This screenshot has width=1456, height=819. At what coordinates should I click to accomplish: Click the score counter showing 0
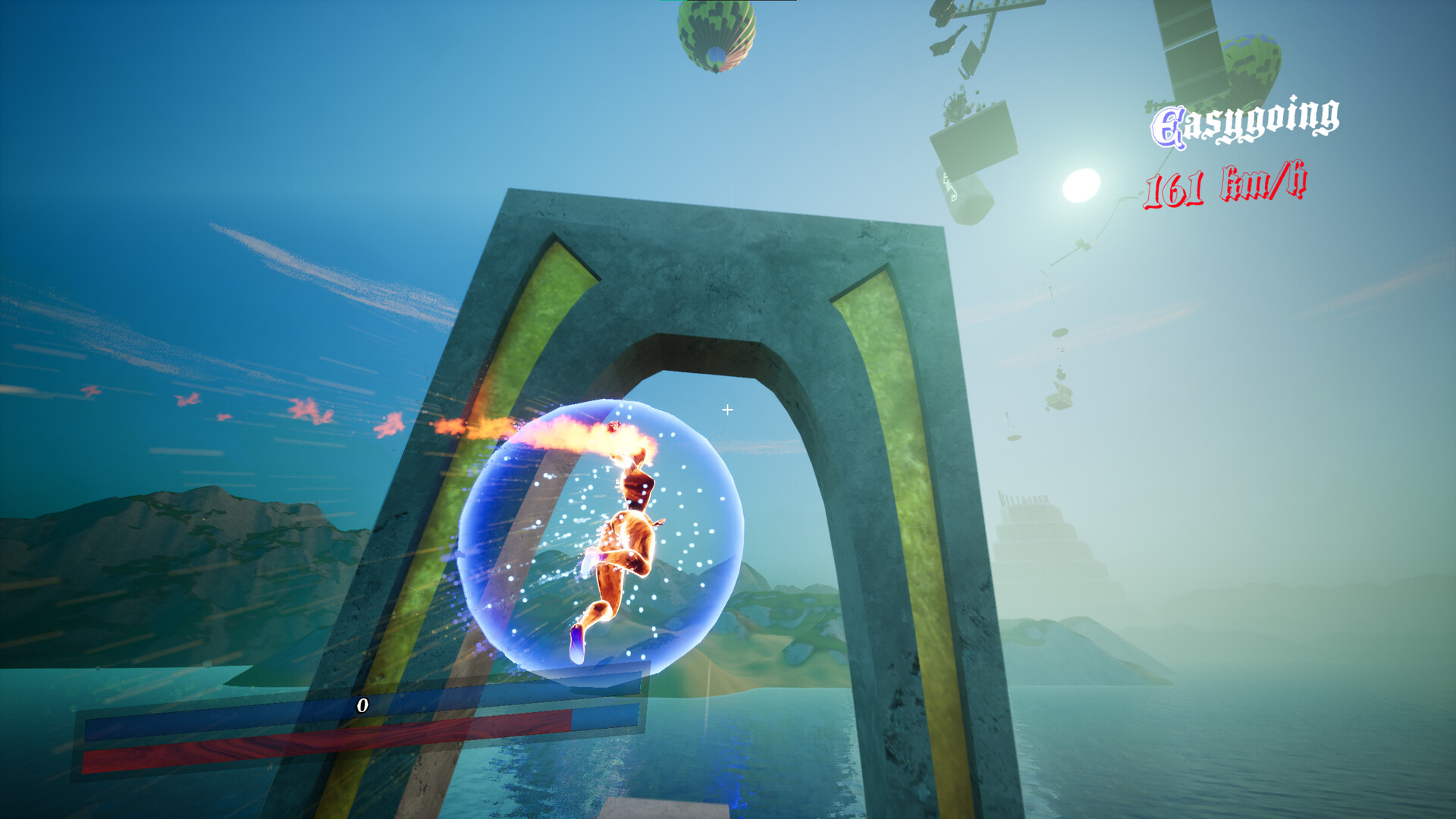(362, 704)
